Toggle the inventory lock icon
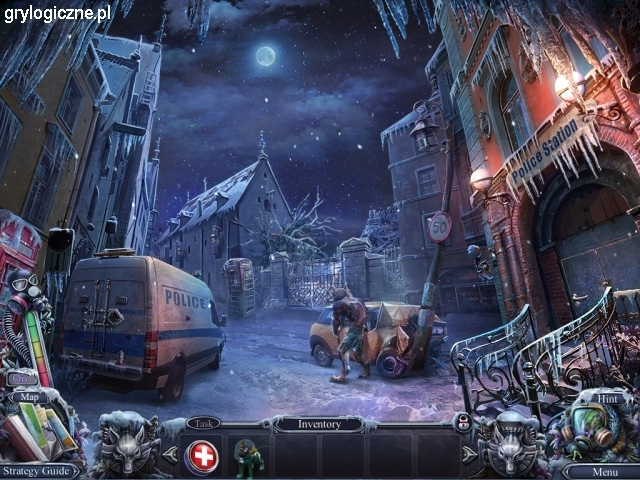The height and width of the screenshot is (480, 640). click(463, 424)
